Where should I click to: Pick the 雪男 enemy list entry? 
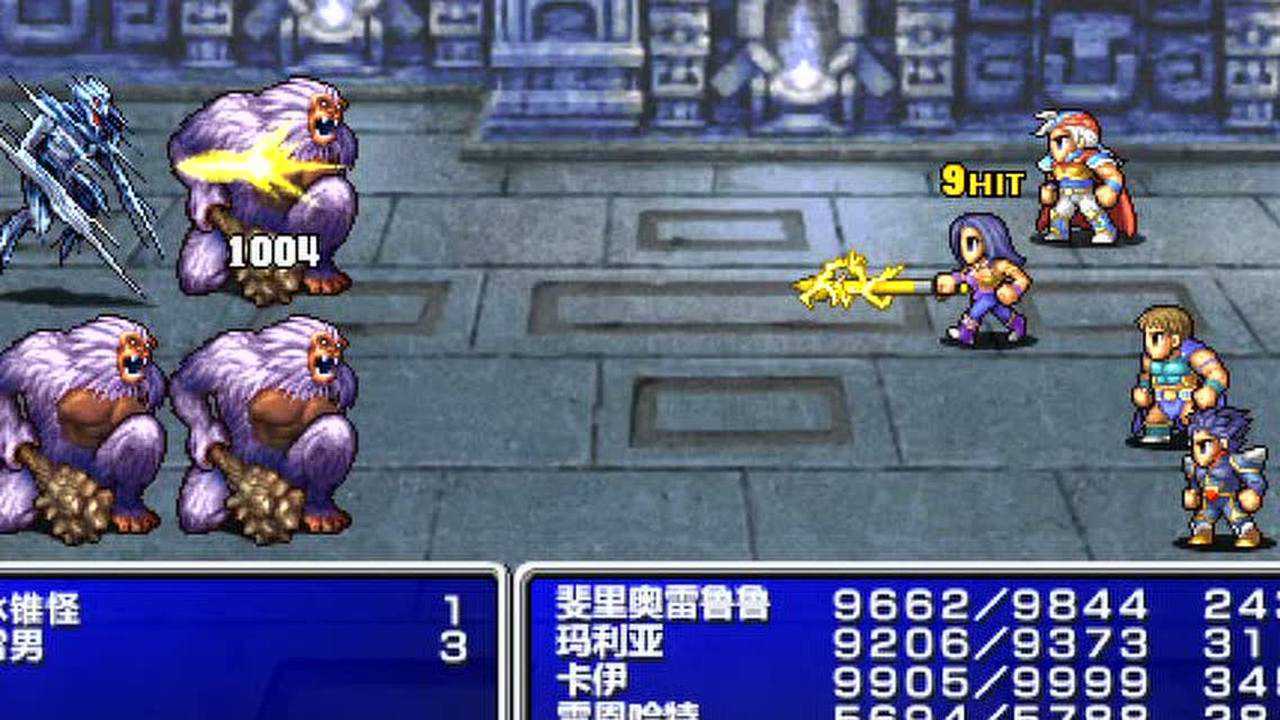[x=25, y=648]
